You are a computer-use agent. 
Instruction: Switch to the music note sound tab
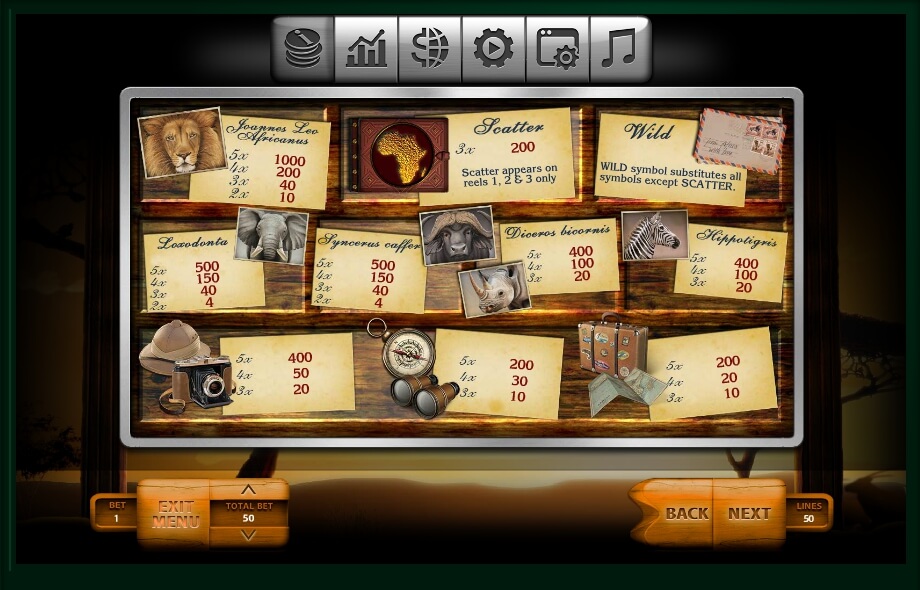[619, 49]
